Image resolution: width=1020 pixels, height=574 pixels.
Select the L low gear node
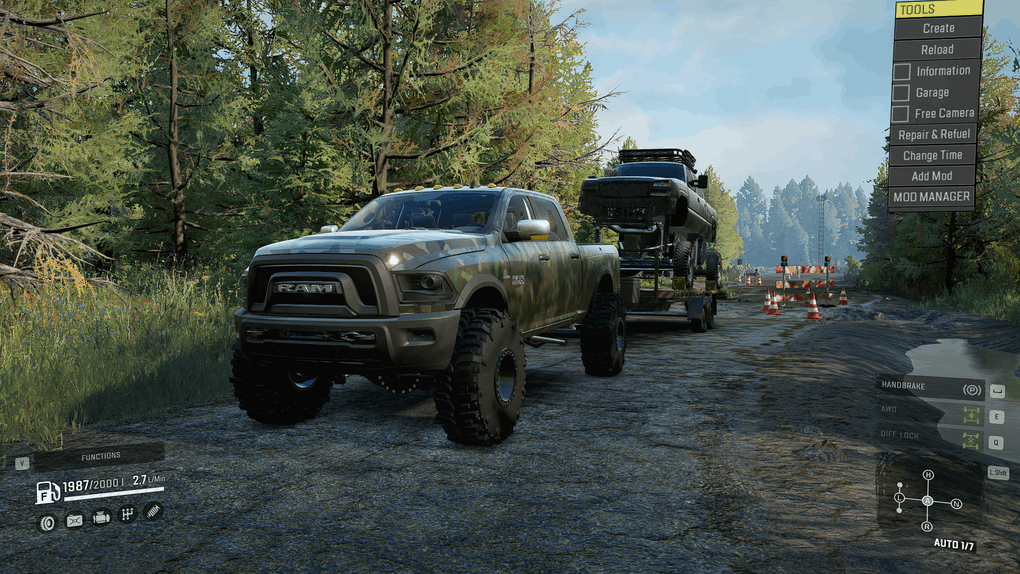899,497
